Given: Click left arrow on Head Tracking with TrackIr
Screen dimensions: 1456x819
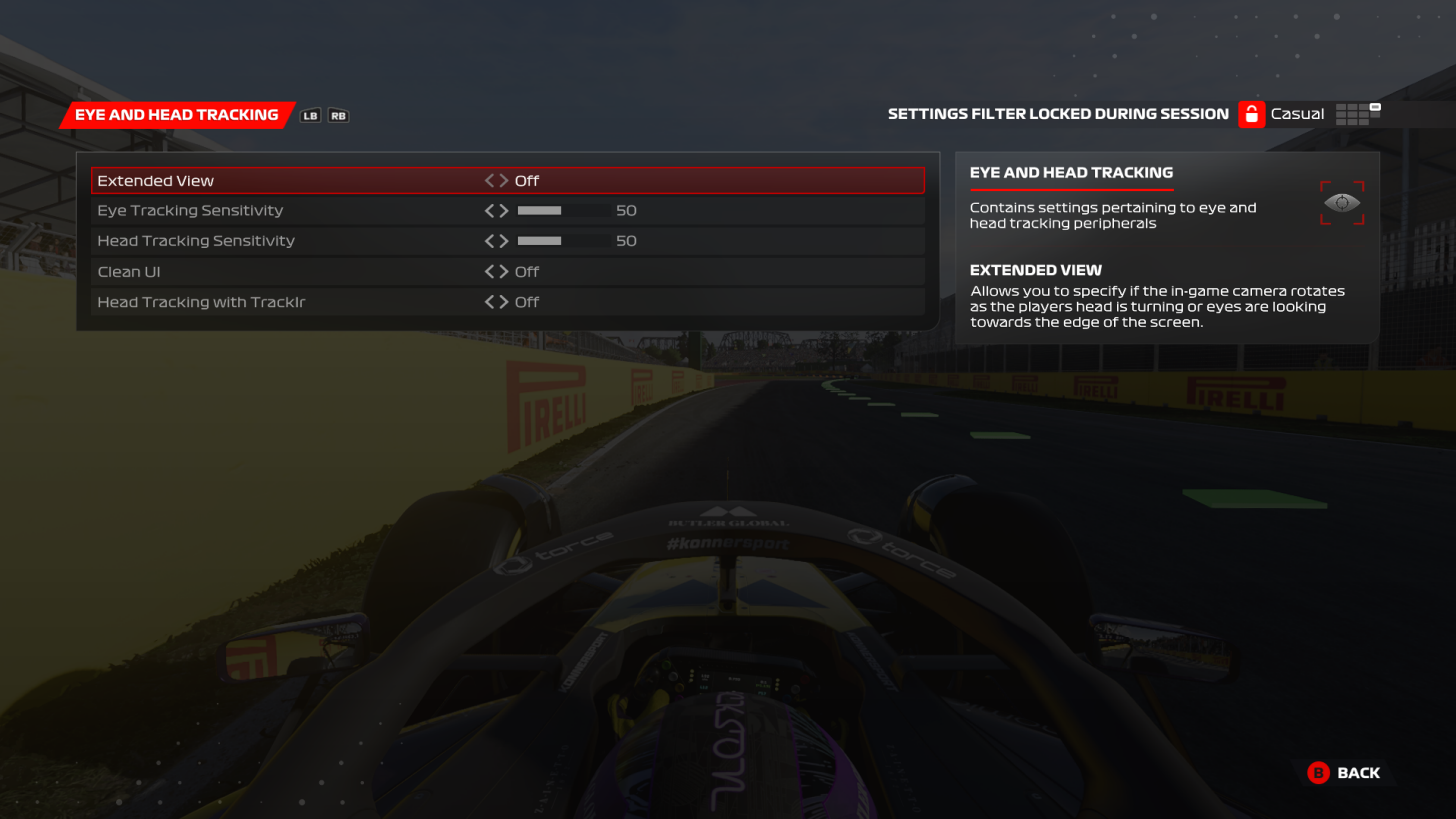Looking at the screenshot, I should [x=488, y=301].
